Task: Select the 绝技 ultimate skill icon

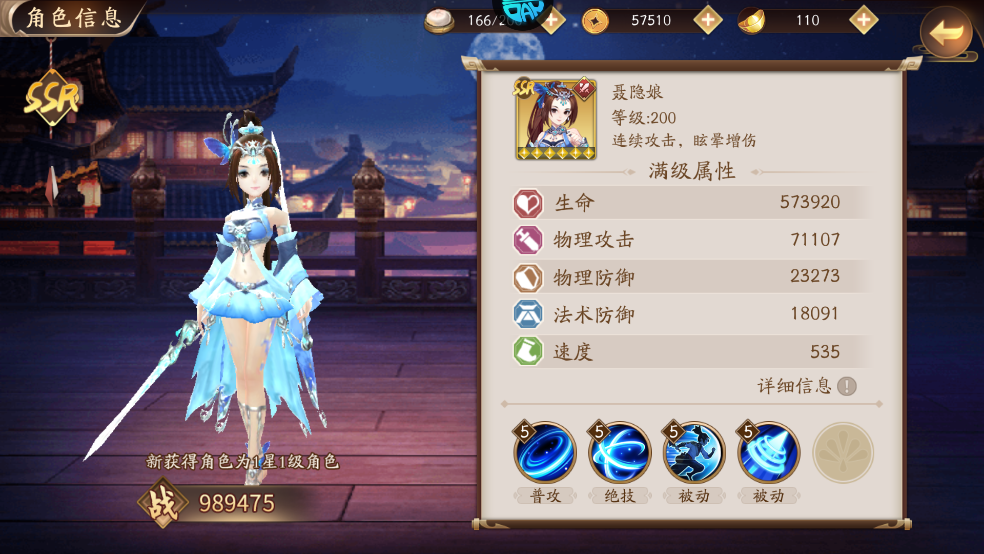Action: point(620,453)
